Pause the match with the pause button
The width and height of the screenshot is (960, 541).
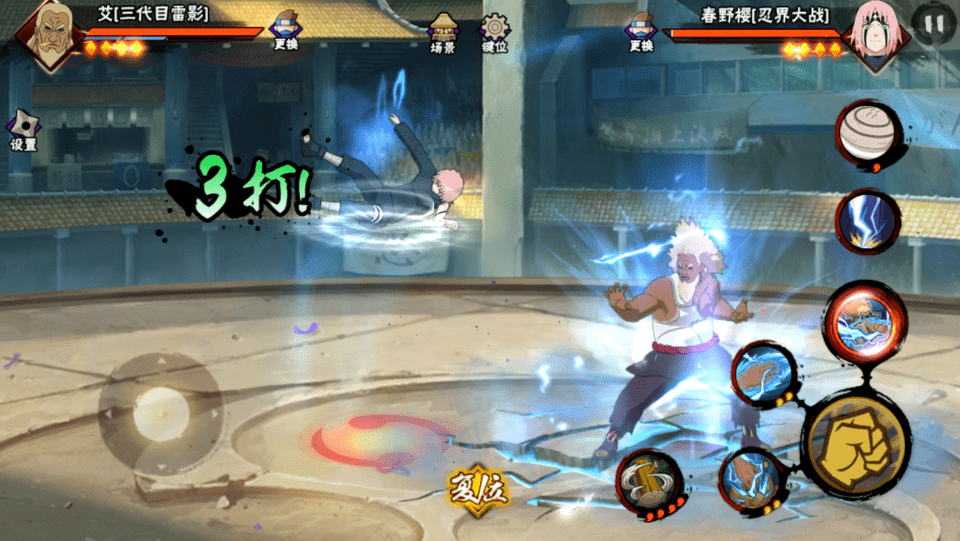coord(934,24)
